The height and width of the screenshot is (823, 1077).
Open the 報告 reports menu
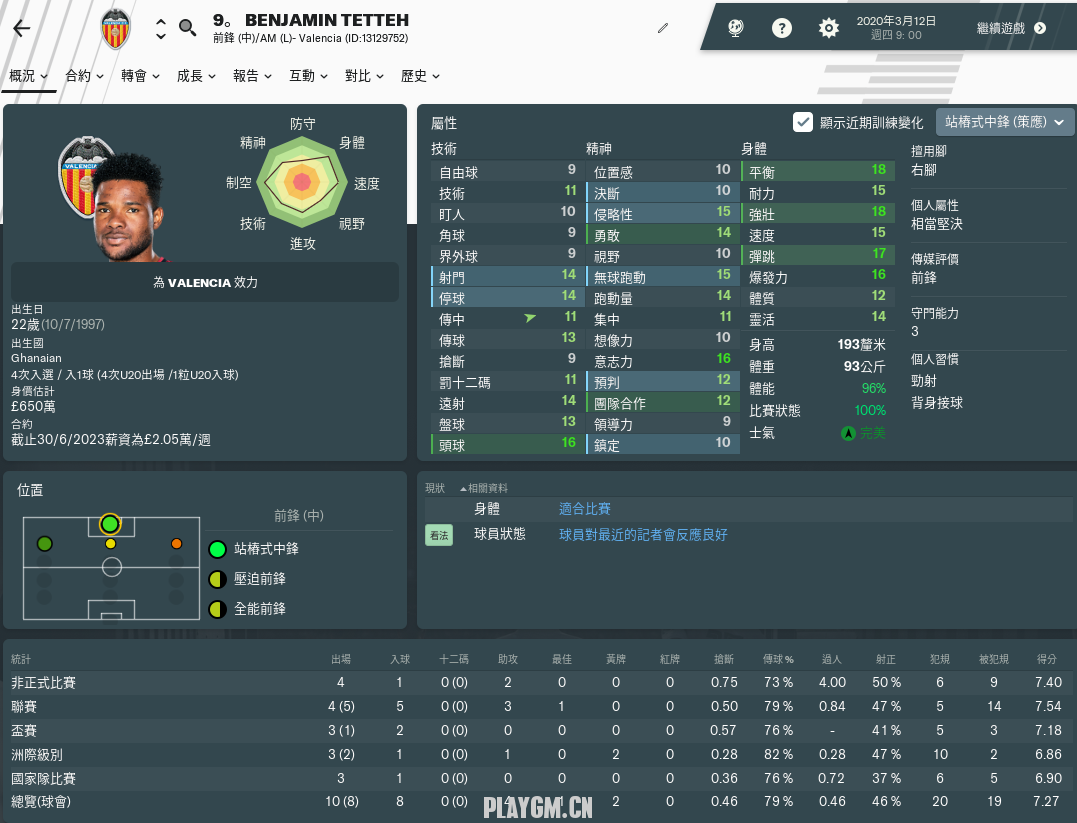(x=252, y=76)
